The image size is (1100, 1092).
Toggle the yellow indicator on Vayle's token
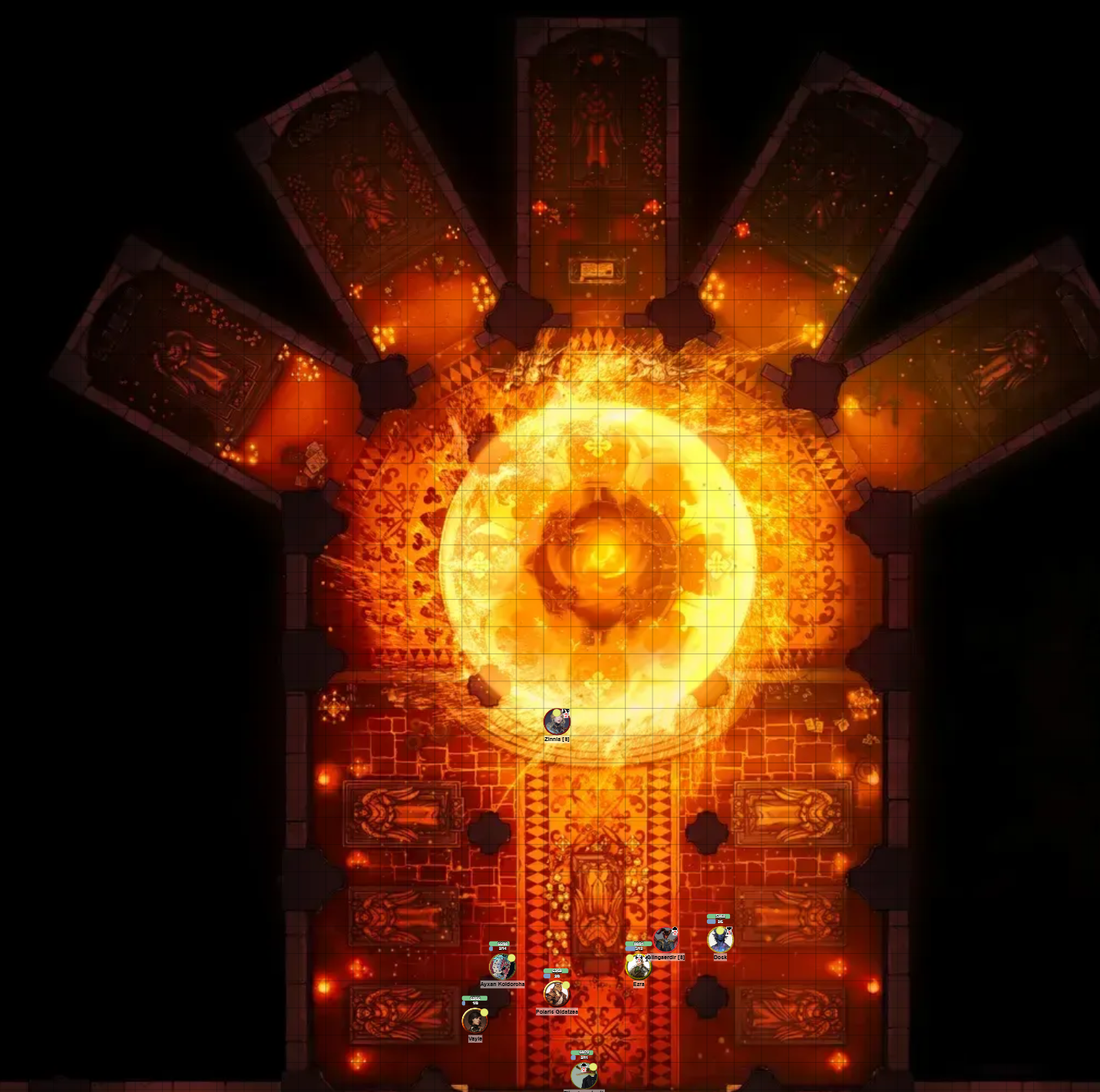click(x=484, y=1012)
